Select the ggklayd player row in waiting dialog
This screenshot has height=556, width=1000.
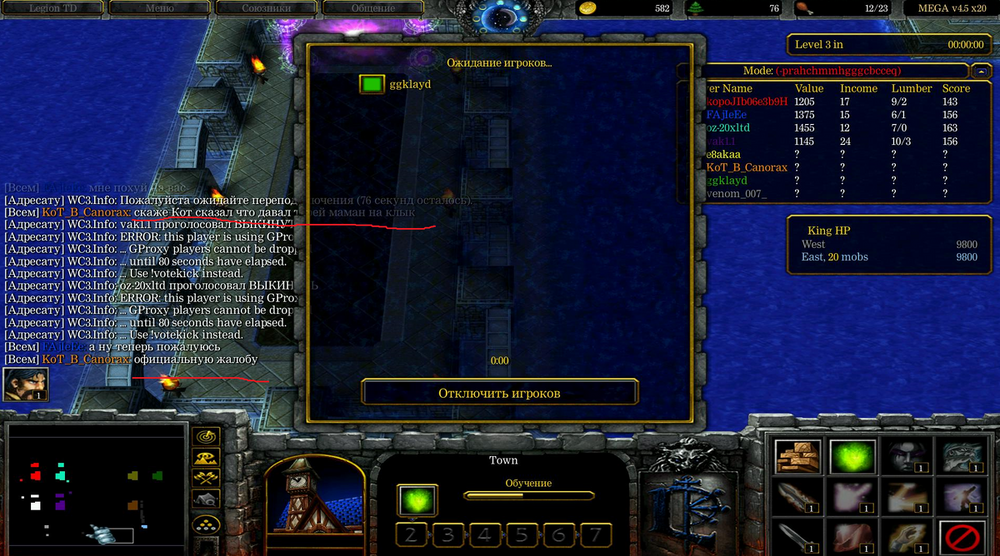[400, 85]
